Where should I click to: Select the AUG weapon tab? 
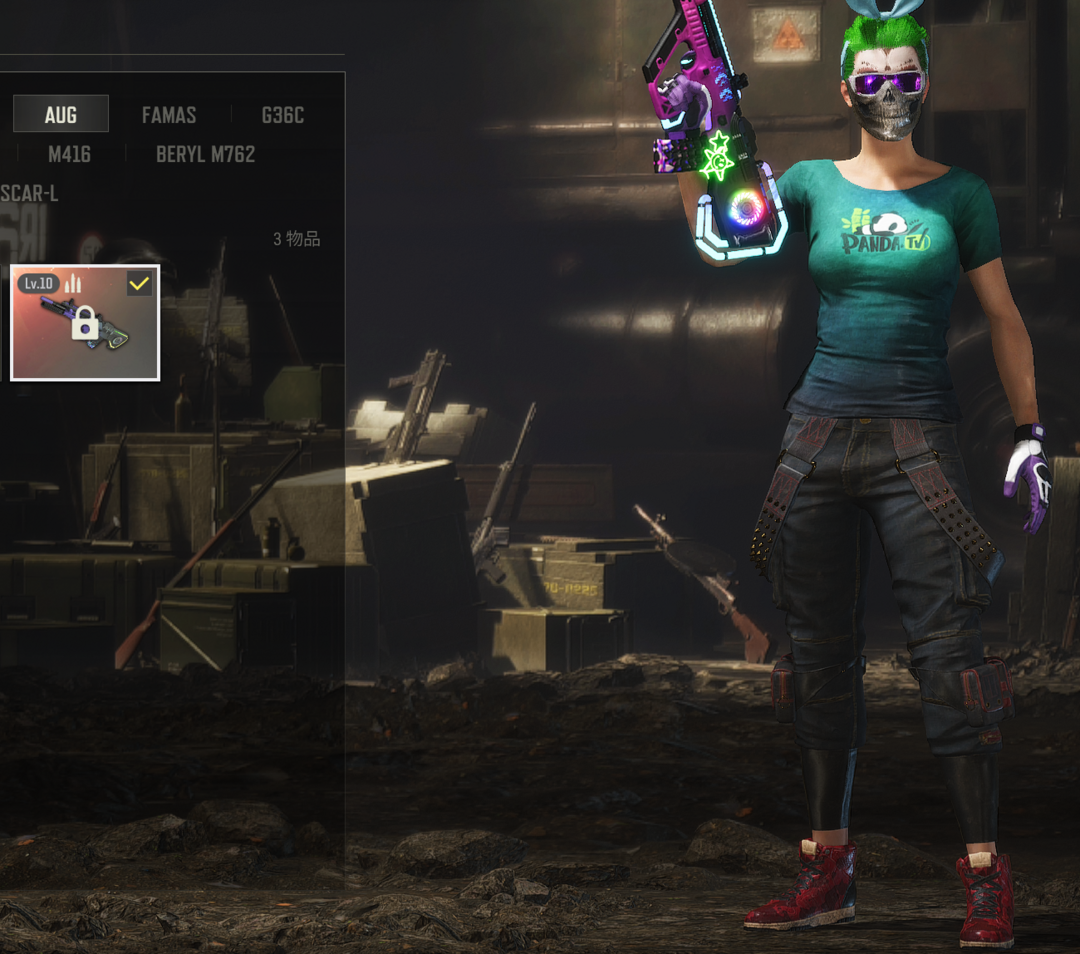pyautogui.click(x=61, y=115)
